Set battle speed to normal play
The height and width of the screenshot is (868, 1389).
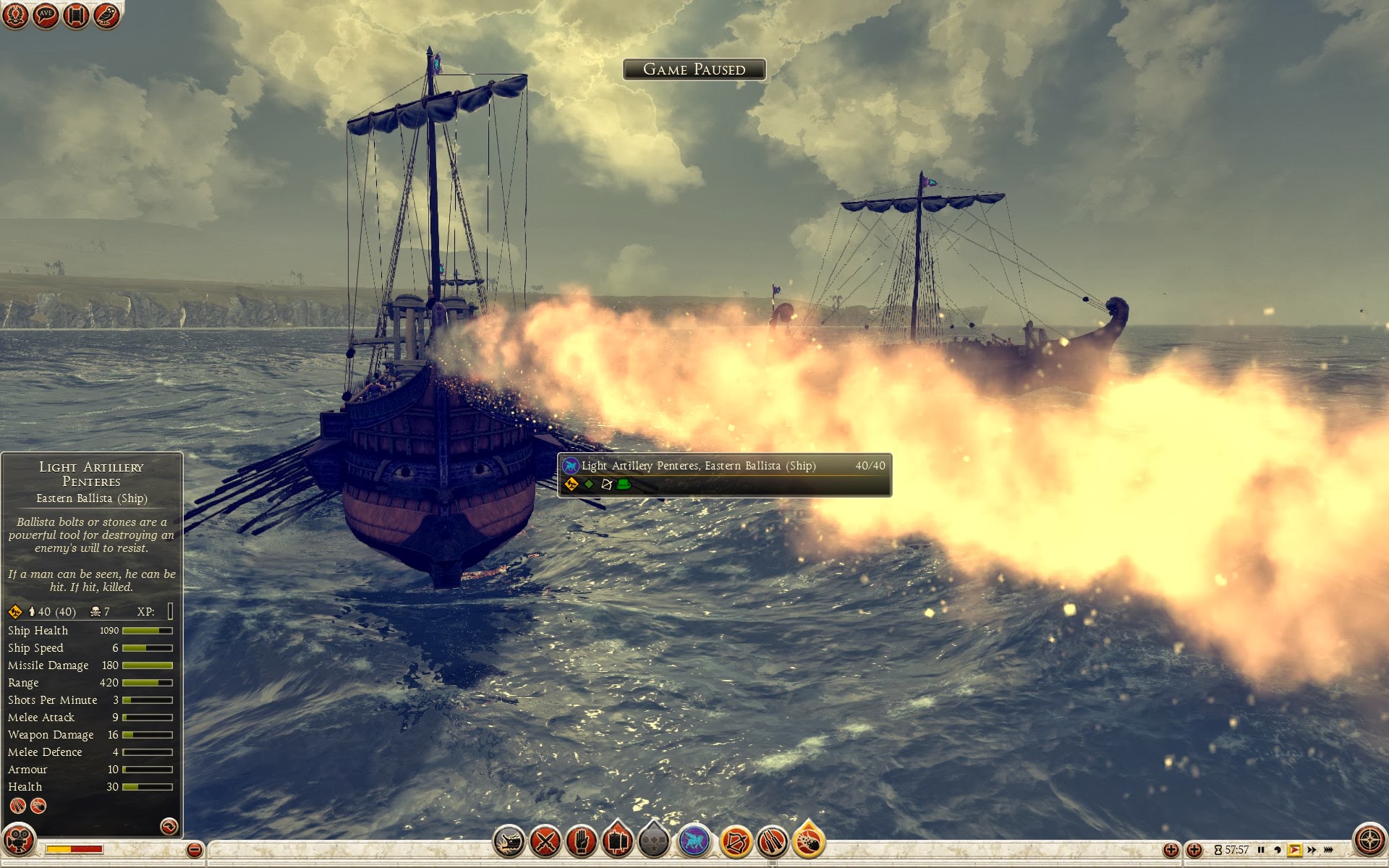tap(1294, 850)
